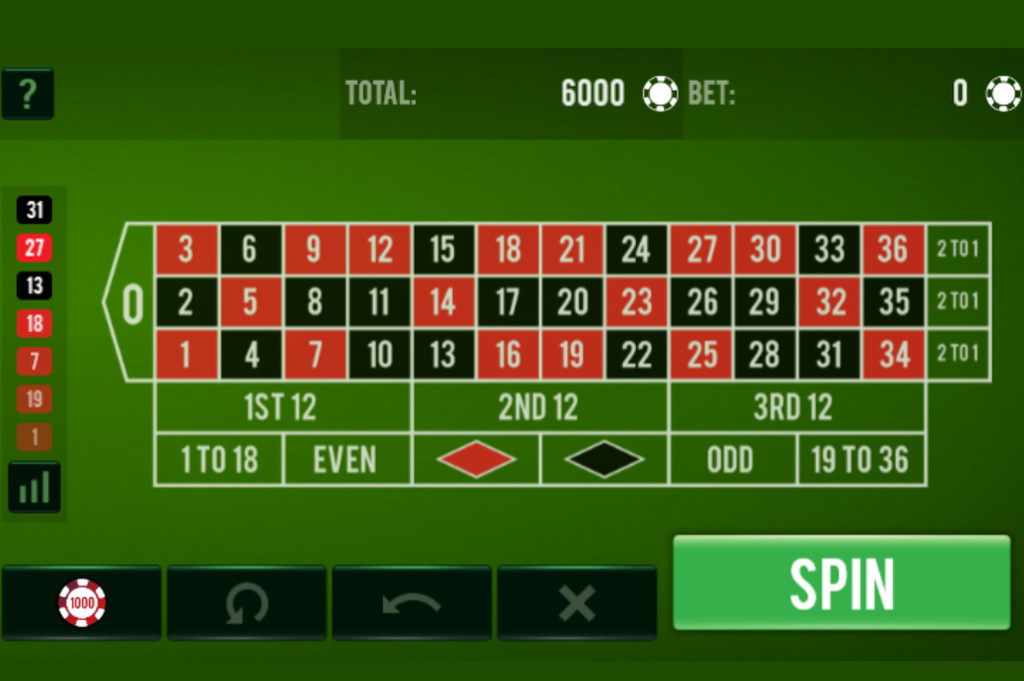
Task: Choose the EVEN bet field
Action: tap(346, 460)
